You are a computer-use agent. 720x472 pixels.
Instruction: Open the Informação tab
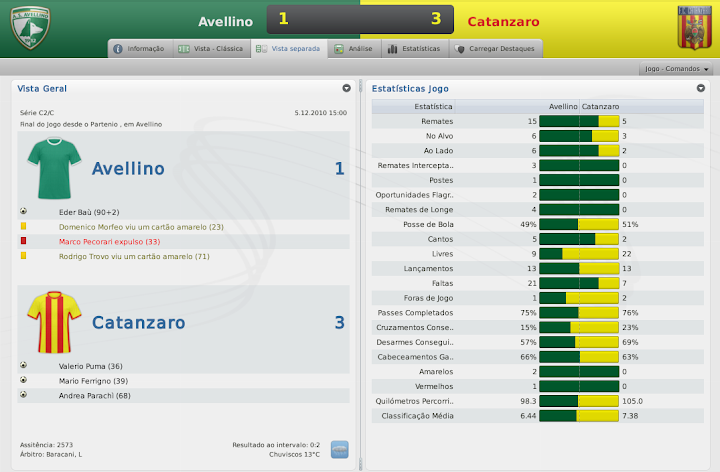(139, 48)
